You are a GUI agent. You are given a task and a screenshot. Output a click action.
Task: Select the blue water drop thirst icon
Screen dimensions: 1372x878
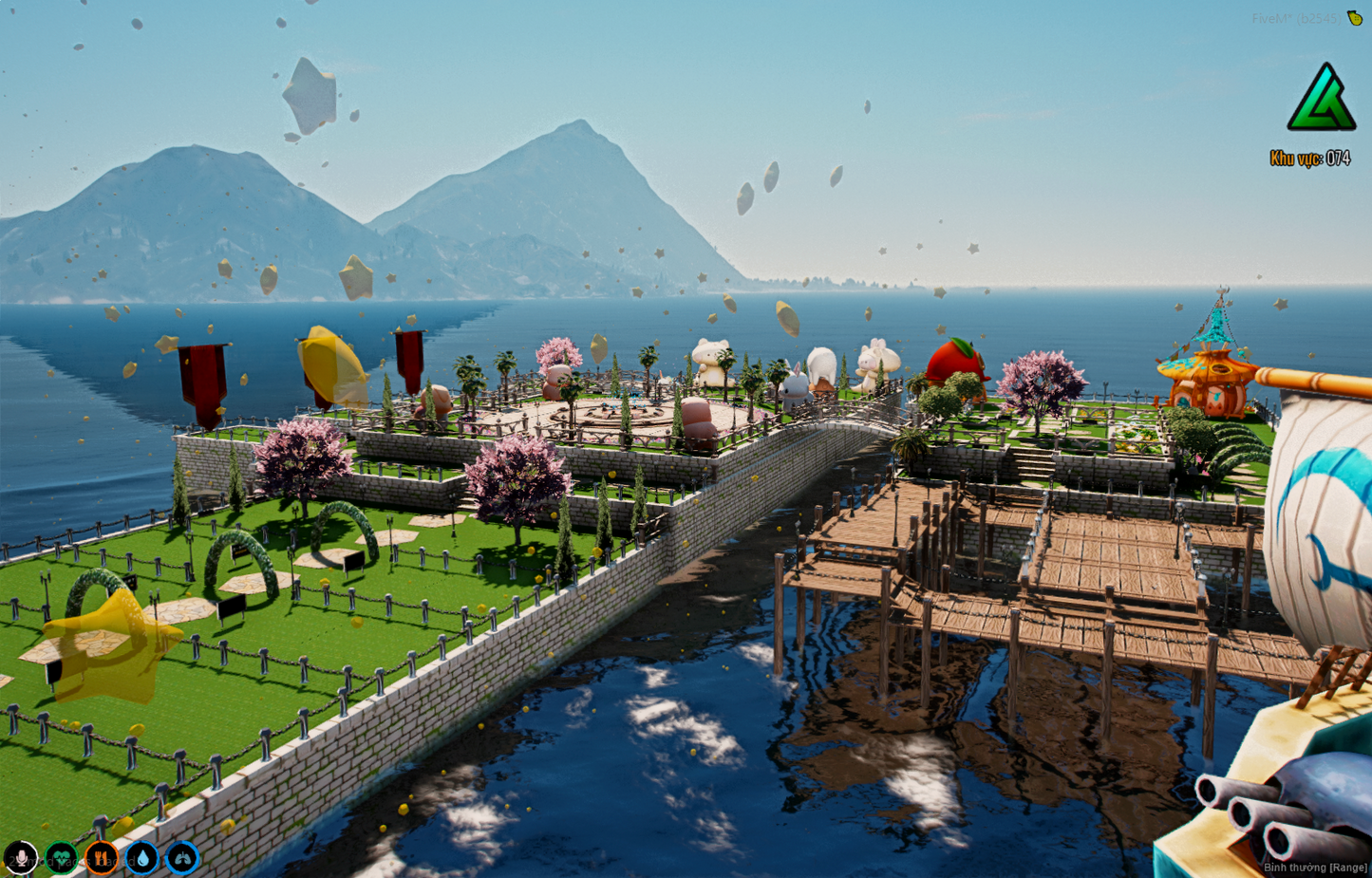(142, 858)
